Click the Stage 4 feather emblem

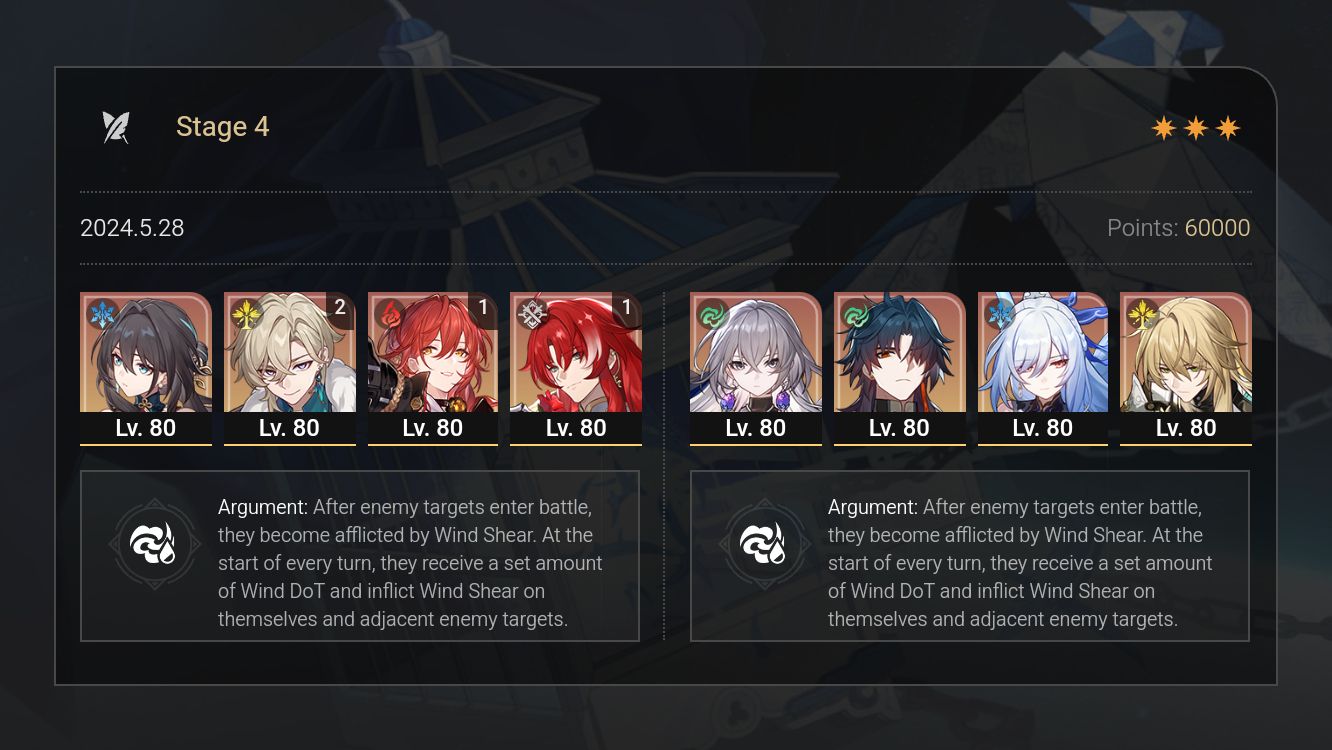(x=117, y=126)
